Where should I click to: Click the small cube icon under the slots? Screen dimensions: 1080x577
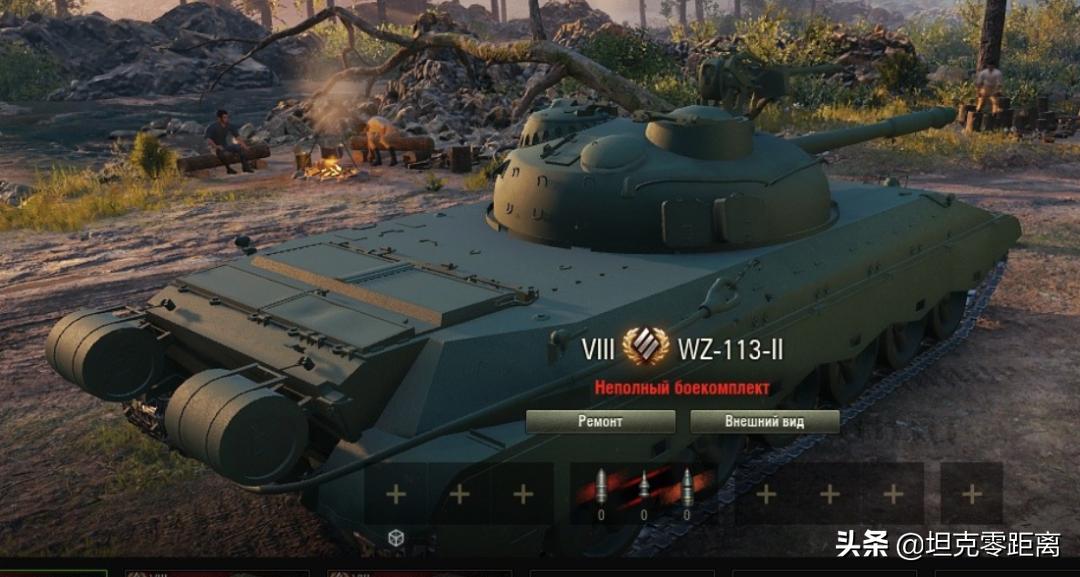pos(396,538)
